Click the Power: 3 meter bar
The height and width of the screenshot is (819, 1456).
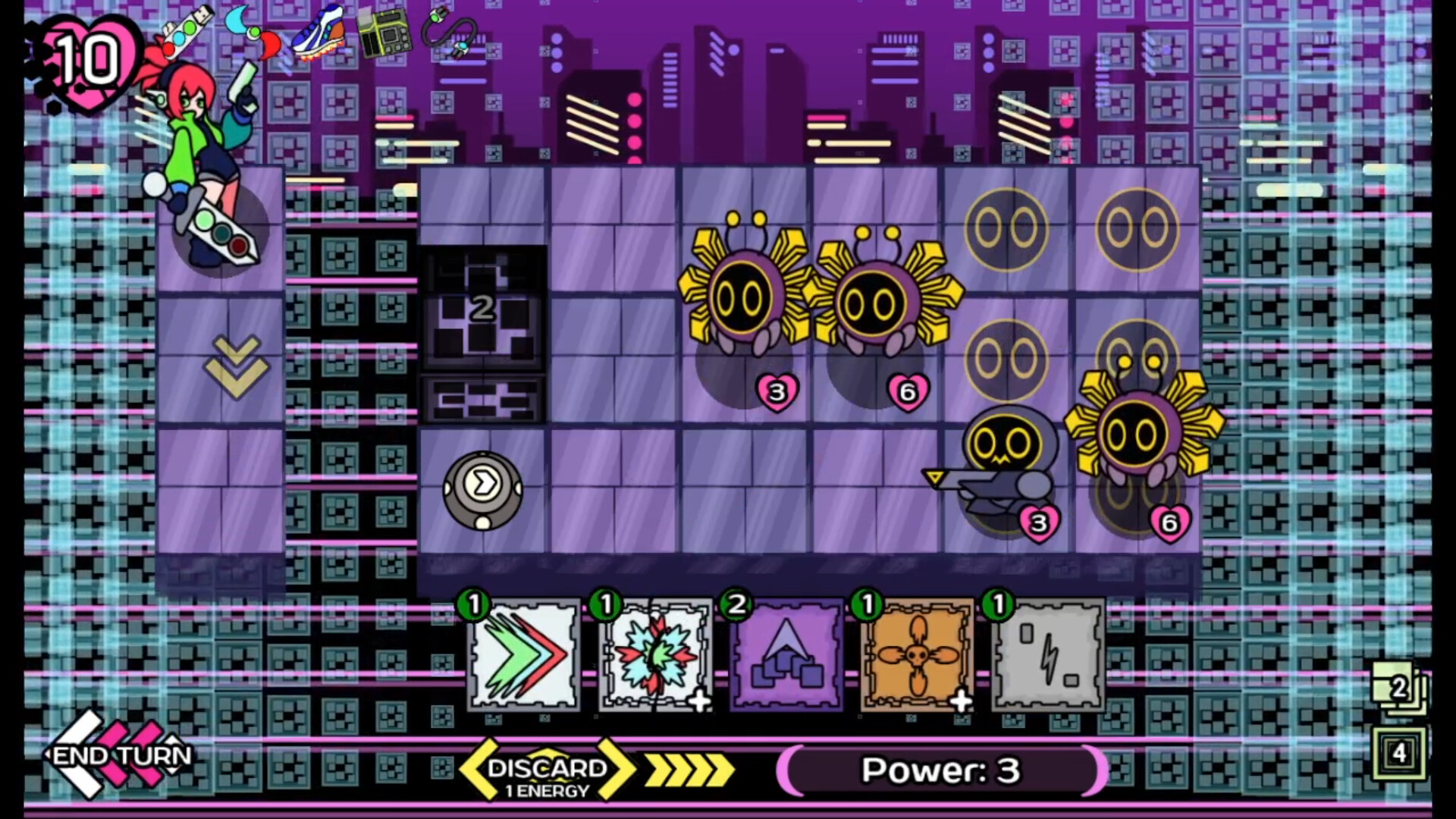click(x=940, y=770)
